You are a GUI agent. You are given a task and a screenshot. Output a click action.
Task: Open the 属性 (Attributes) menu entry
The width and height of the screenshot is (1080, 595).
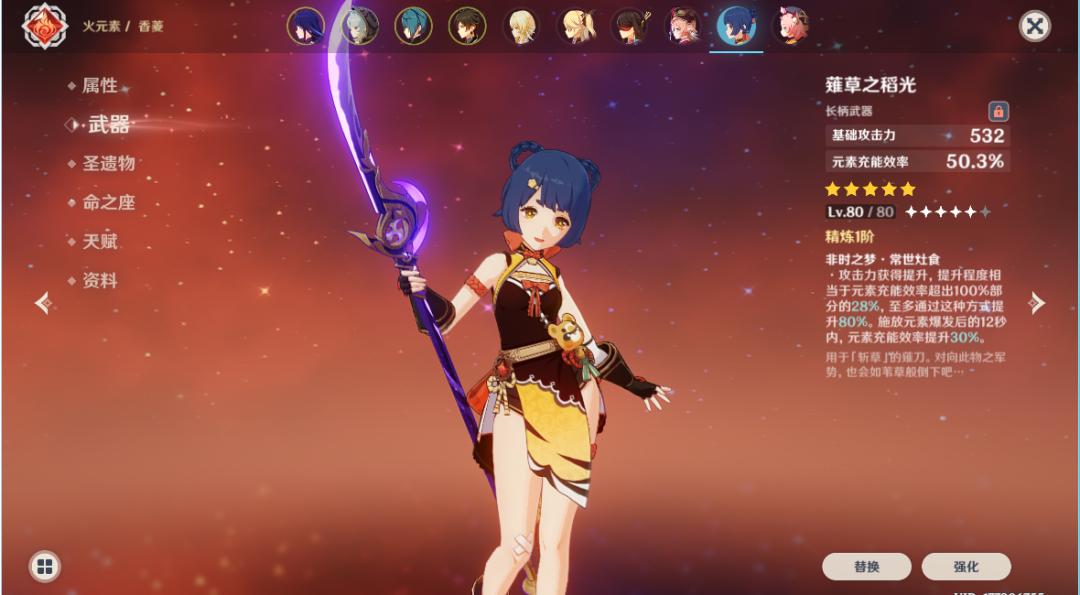(99, 86)
